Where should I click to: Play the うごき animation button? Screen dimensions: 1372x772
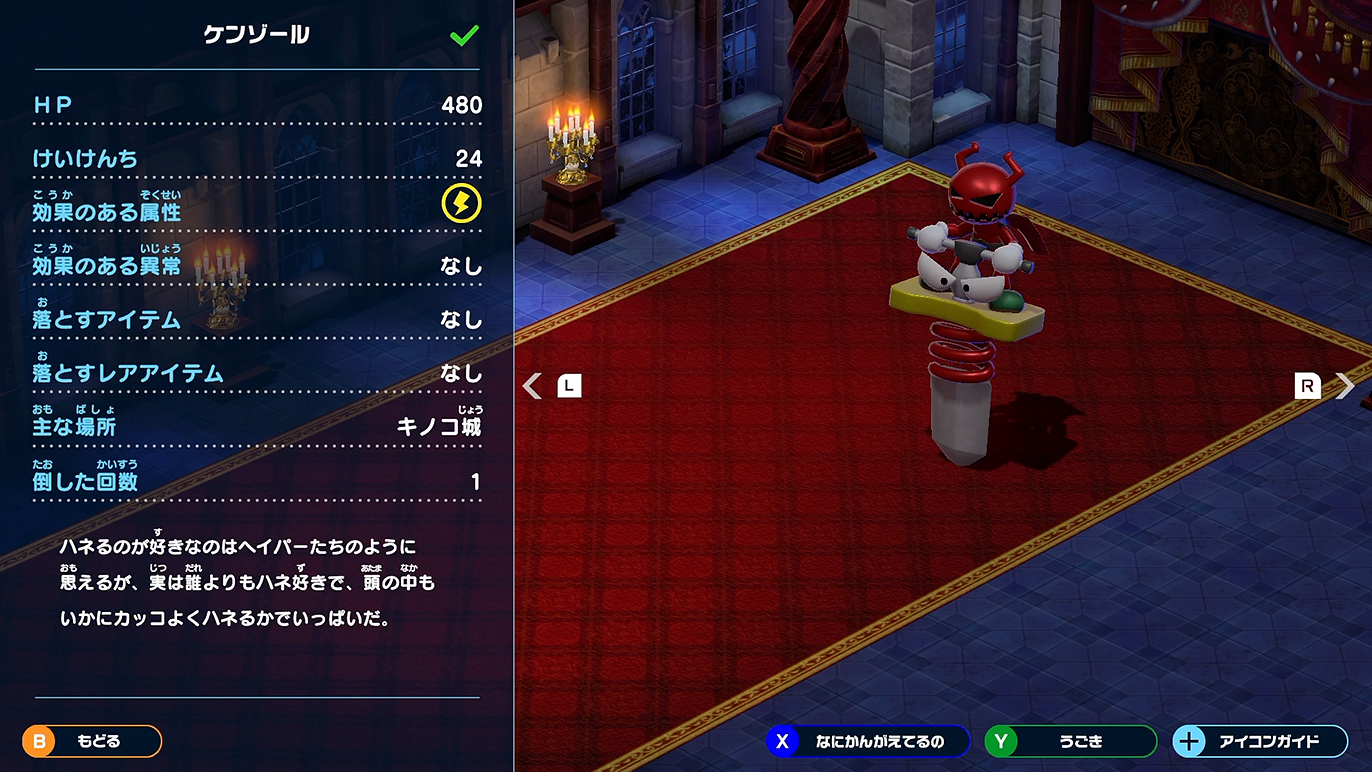[x=1070, y=741]
